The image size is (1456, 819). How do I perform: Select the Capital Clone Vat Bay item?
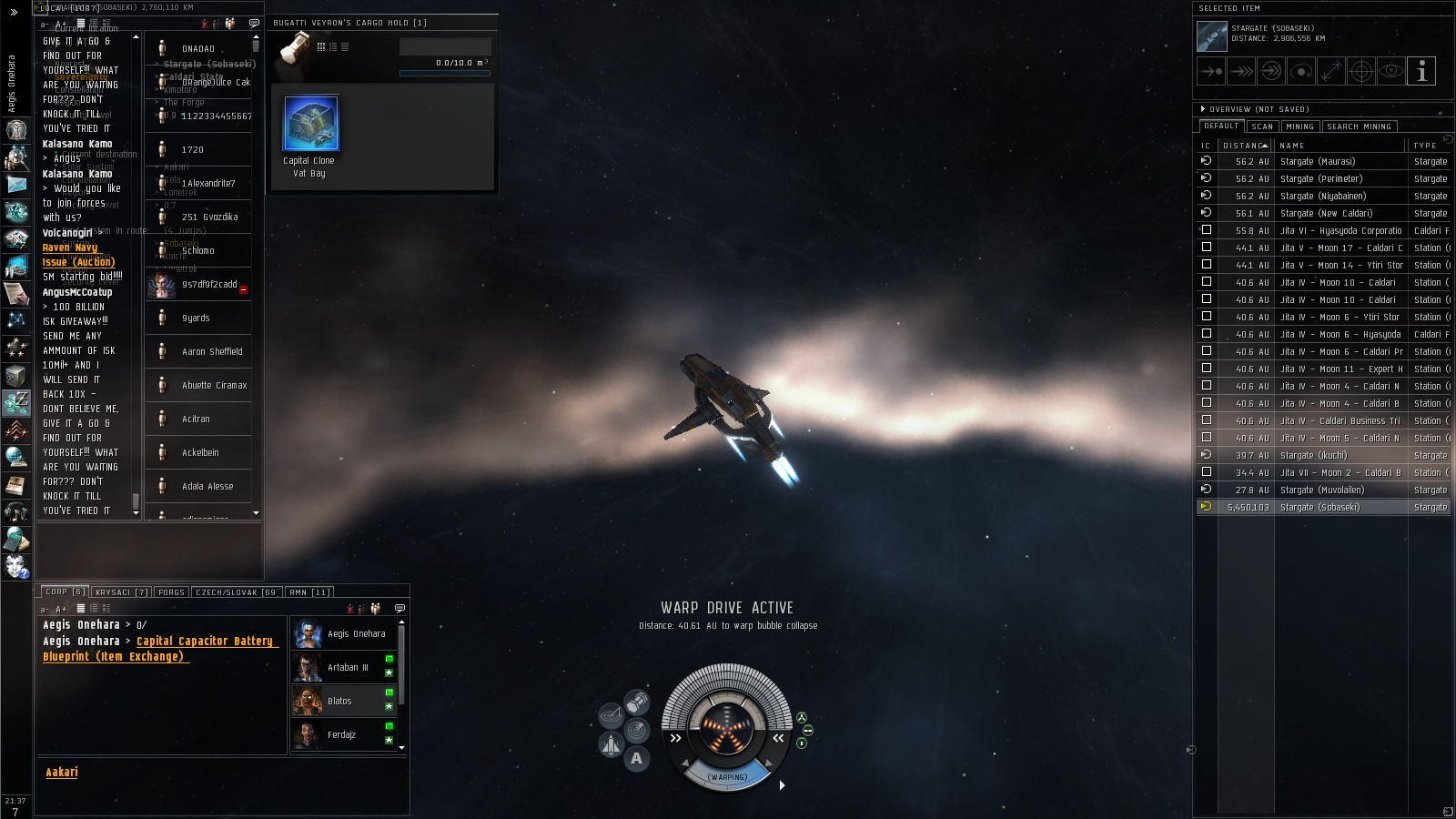[x=311, y=125]
